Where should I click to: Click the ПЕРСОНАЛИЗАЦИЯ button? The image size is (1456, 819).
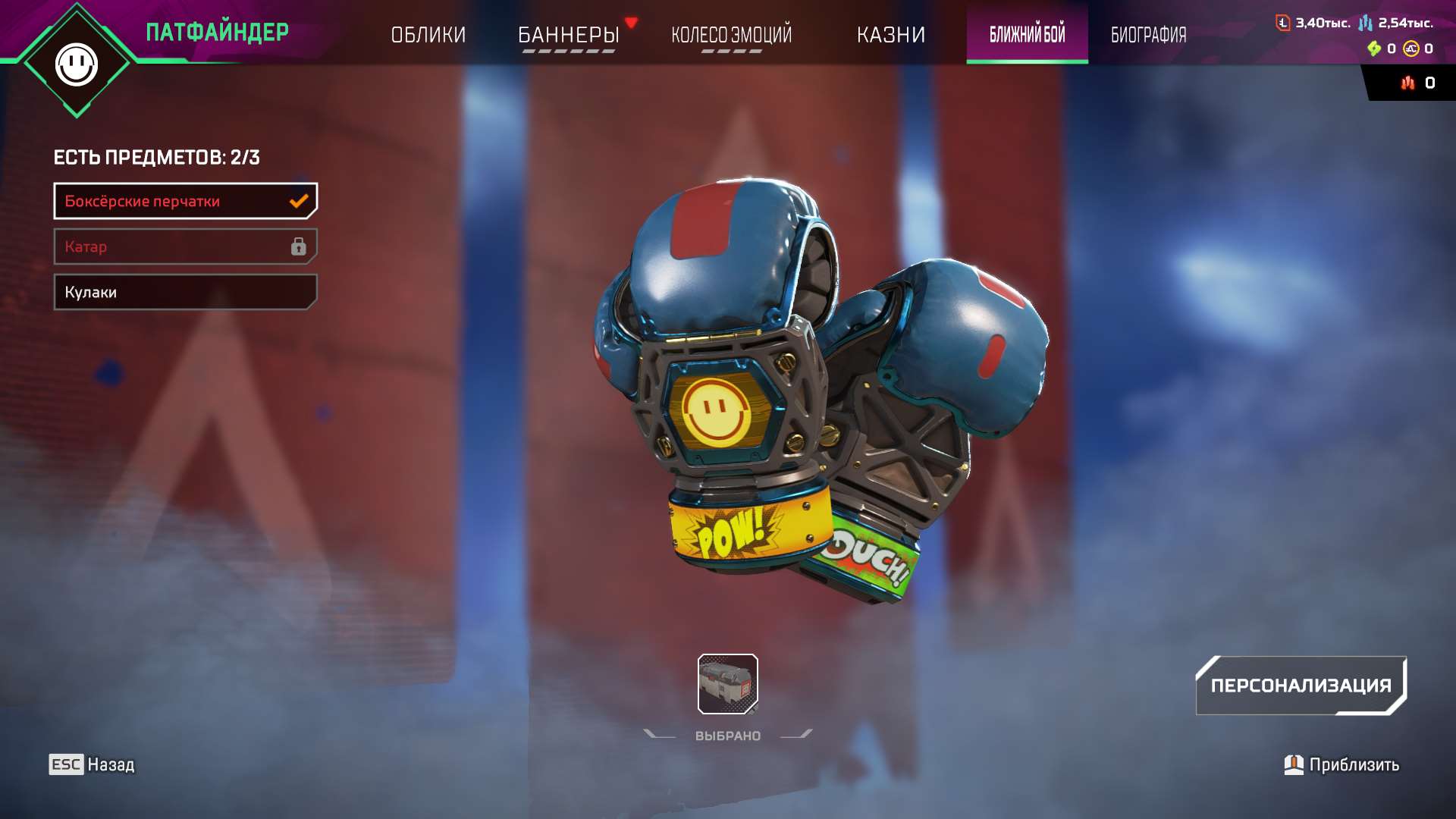pos(1301,685)
